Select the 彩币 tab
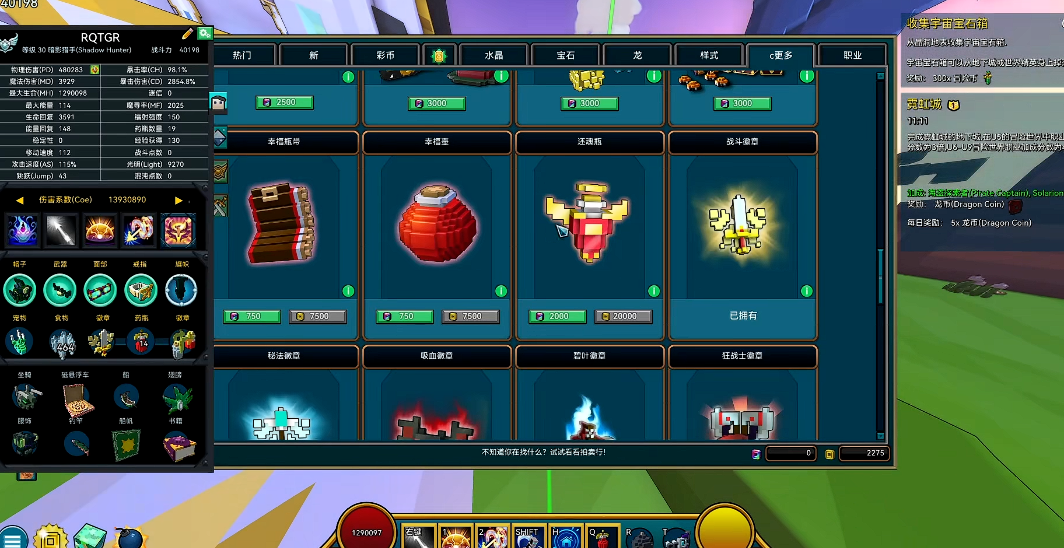This screenshot has height=548, width=1064. point(384,55)
